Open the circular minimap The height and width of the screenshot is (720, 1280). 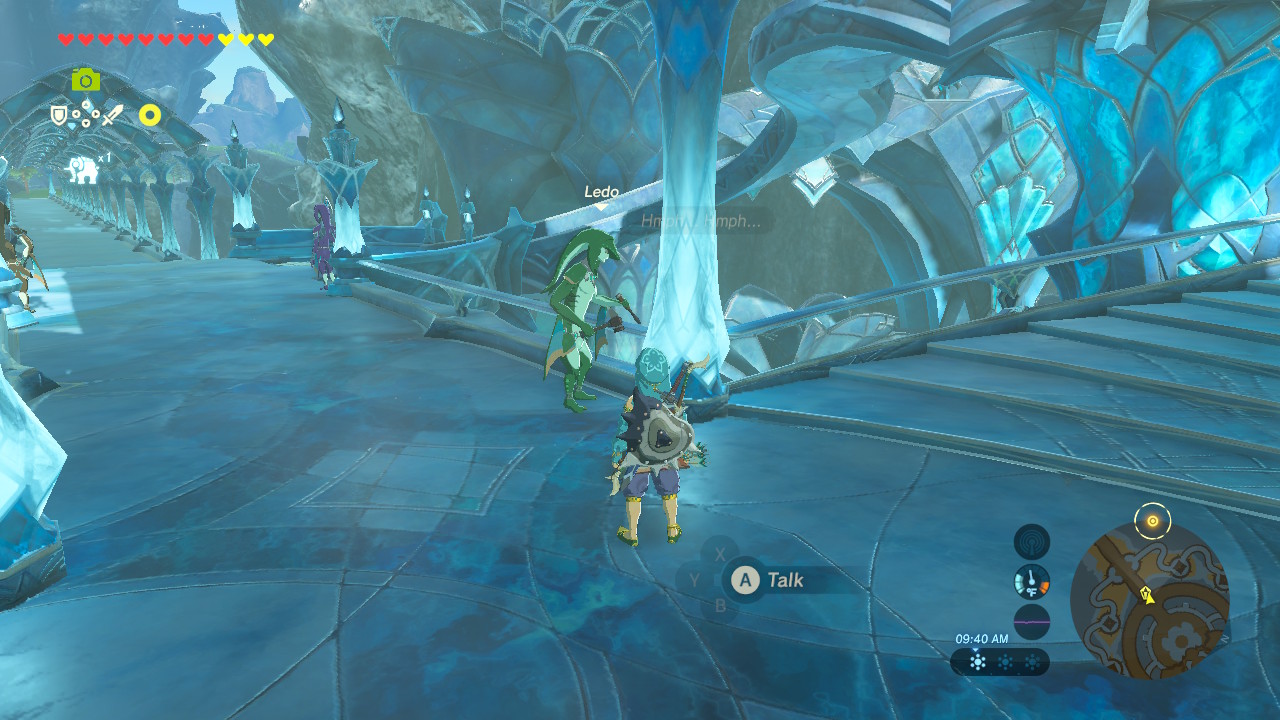[x=1149, y=600]
